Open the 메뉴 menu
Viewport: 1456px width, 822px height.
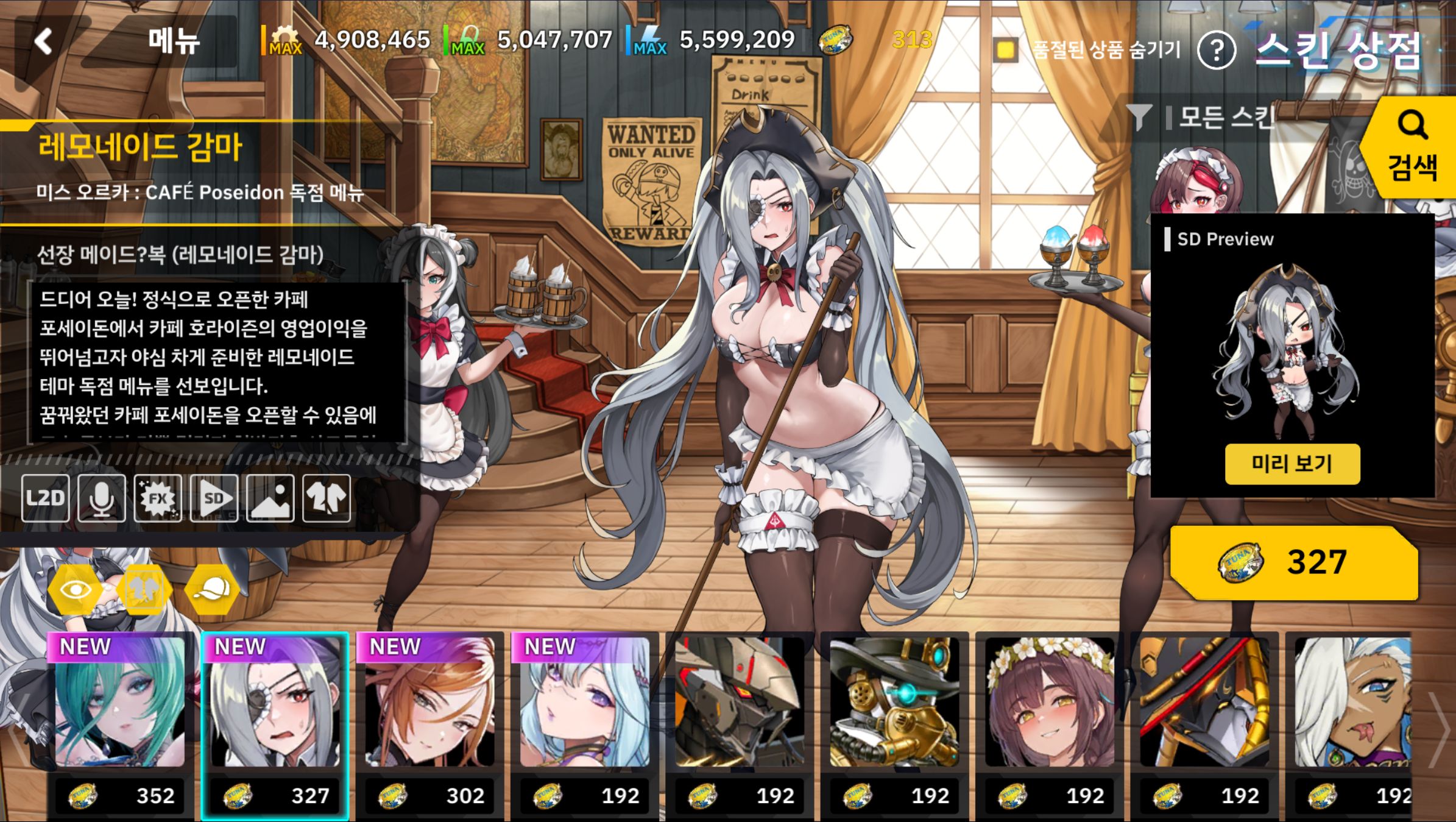[174, 42]
